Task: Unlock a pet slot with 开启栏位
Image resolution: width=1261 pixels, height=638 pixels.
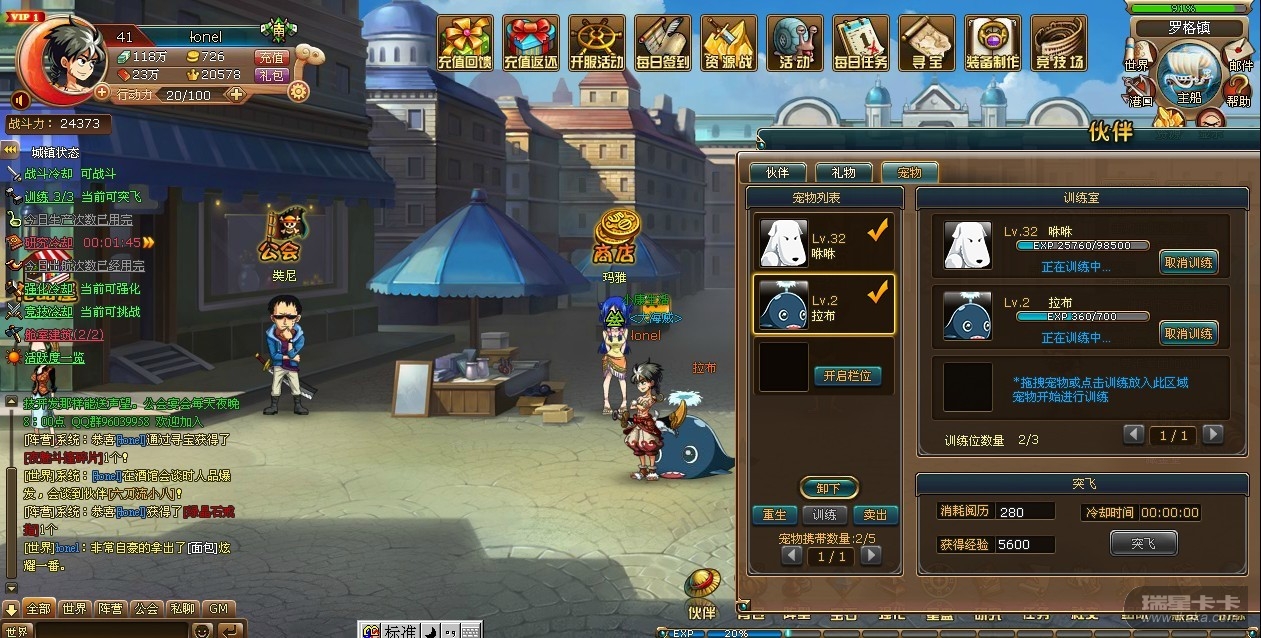Action: coord(847,376)
